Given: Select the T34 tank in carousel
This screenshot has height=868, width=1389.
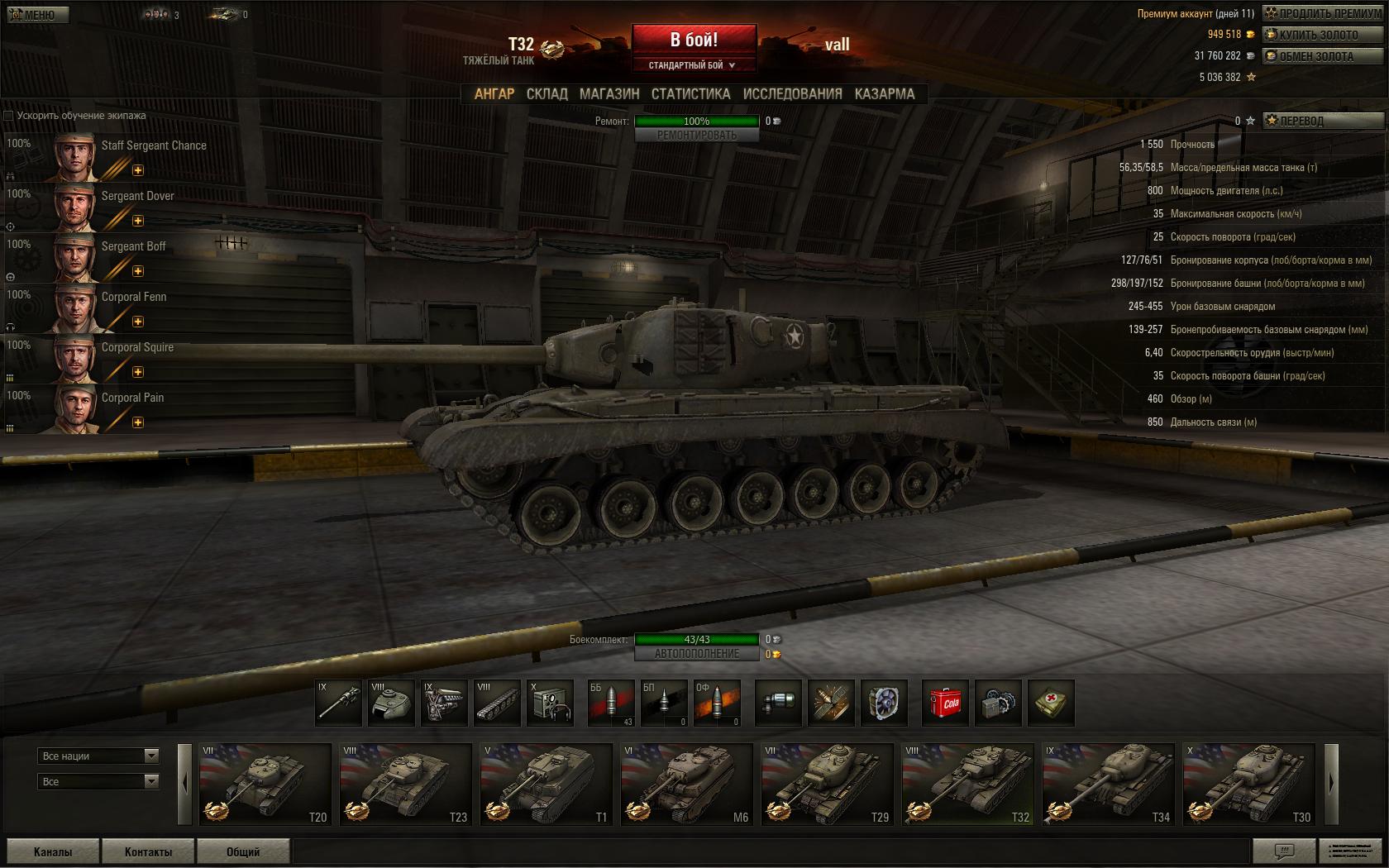Looking at the screenshot, I should [1110, 784].
